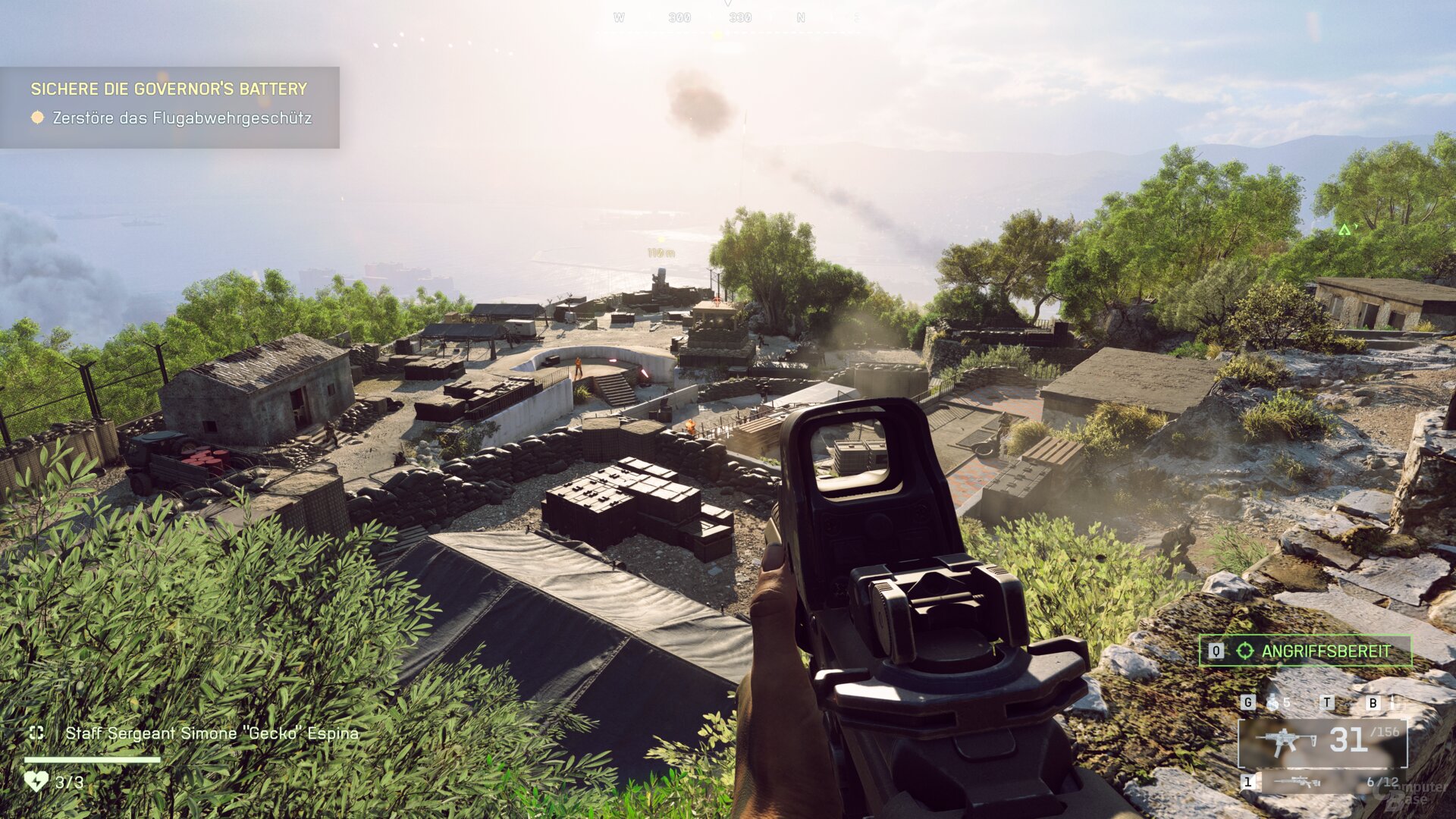Click the N heading on the compass bar
Image resolution: width=1456 pixels, height=819 pixels.
pos(802,17)
